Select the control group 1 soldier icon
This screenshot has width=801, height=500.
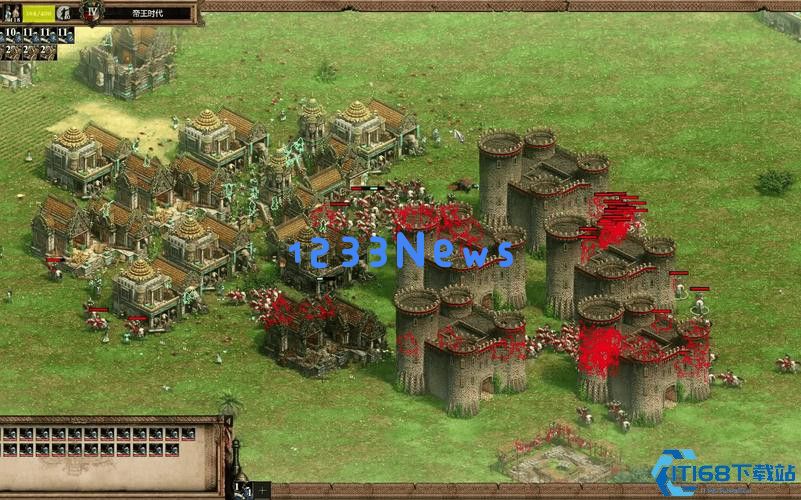pyautogui.click(x=243, y=491)
